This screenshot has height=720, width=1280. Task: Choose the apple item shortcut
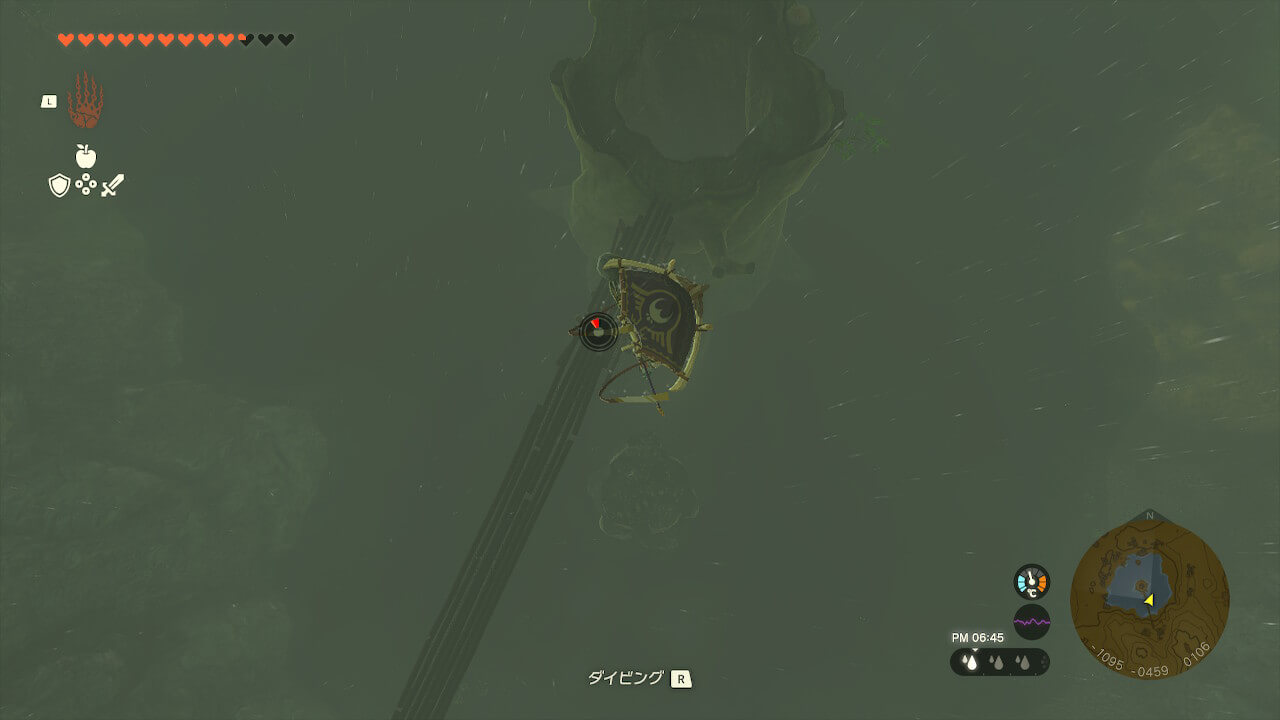[x=85, y=156]
